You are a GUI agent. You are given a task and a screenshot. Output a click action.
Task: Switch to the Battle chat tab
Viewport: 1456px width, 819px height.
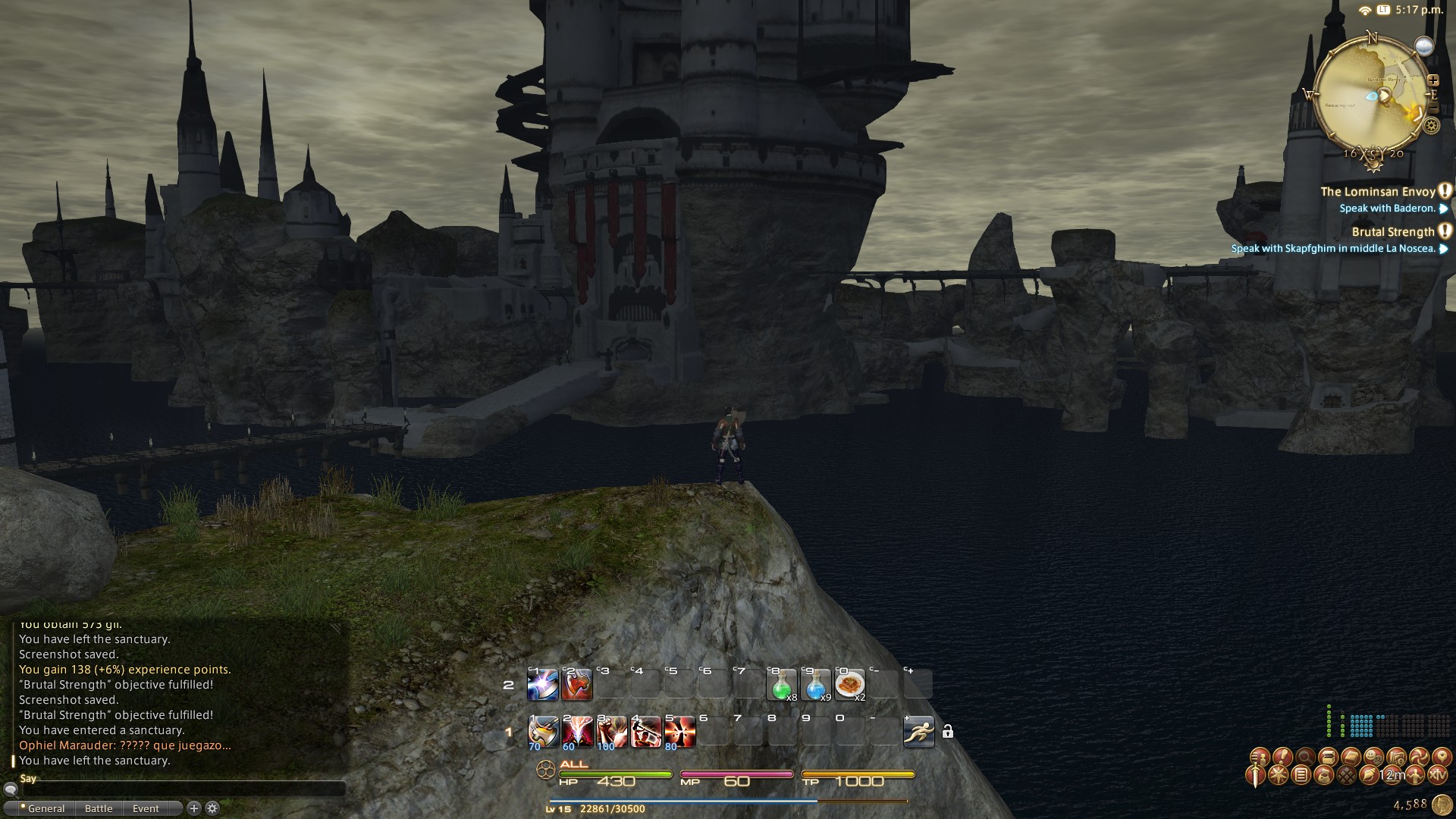(99, 808)
